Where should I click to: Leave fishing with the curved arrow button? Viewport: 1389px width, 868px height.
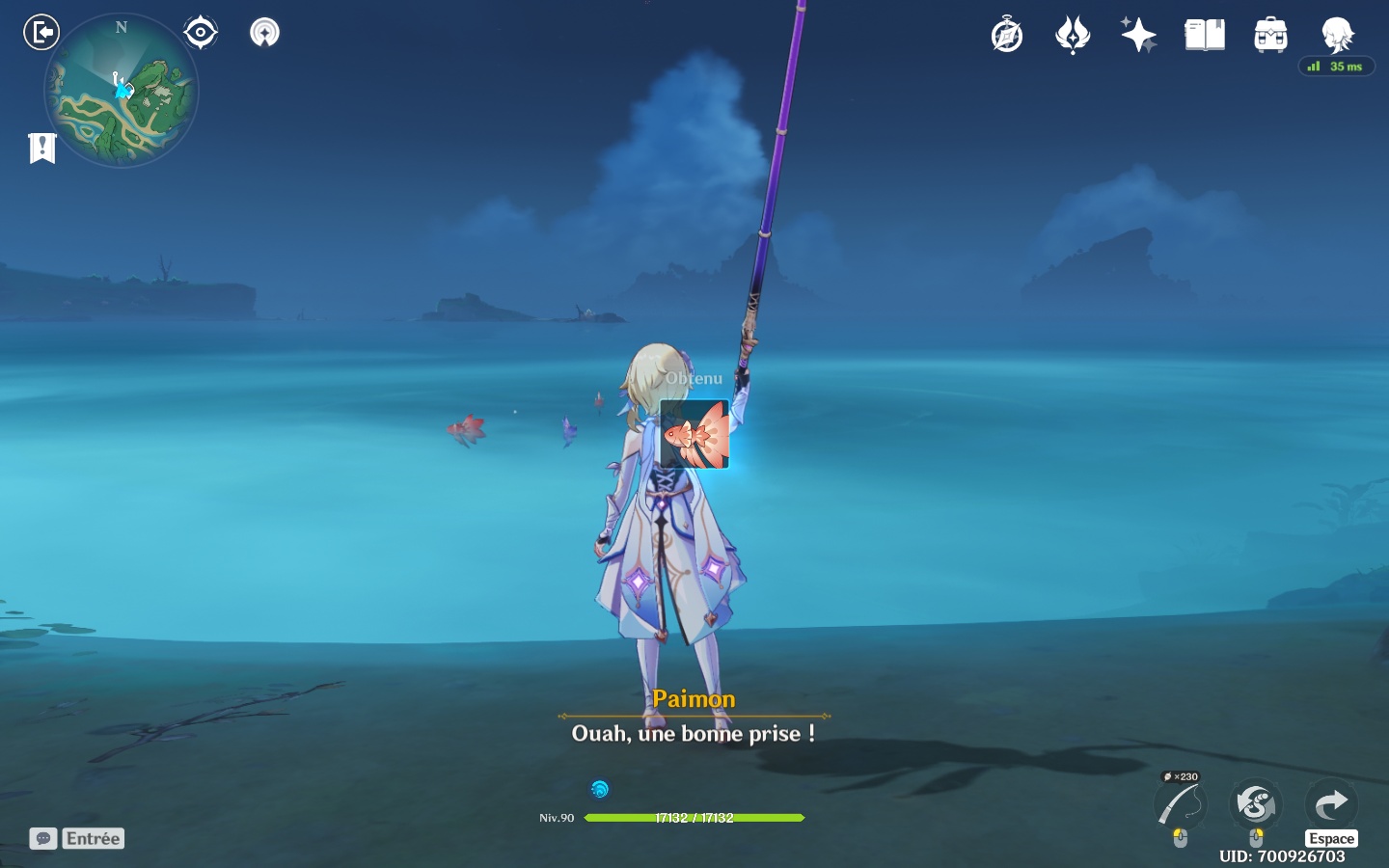click(1331, 803)
